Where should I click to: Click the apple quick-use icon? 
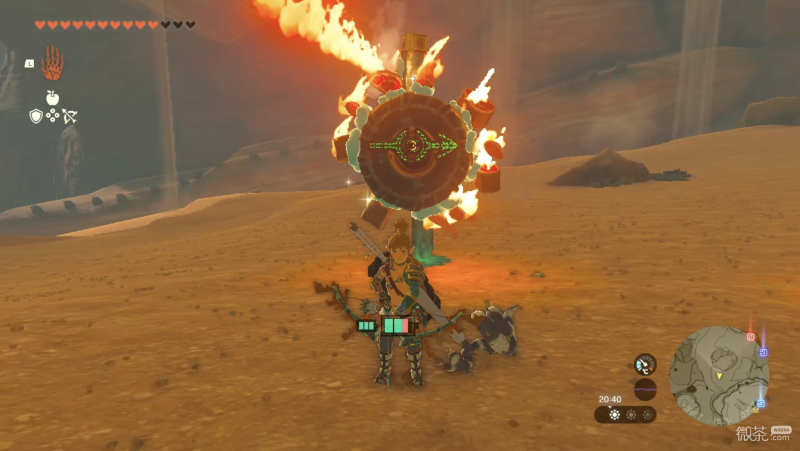52,98
